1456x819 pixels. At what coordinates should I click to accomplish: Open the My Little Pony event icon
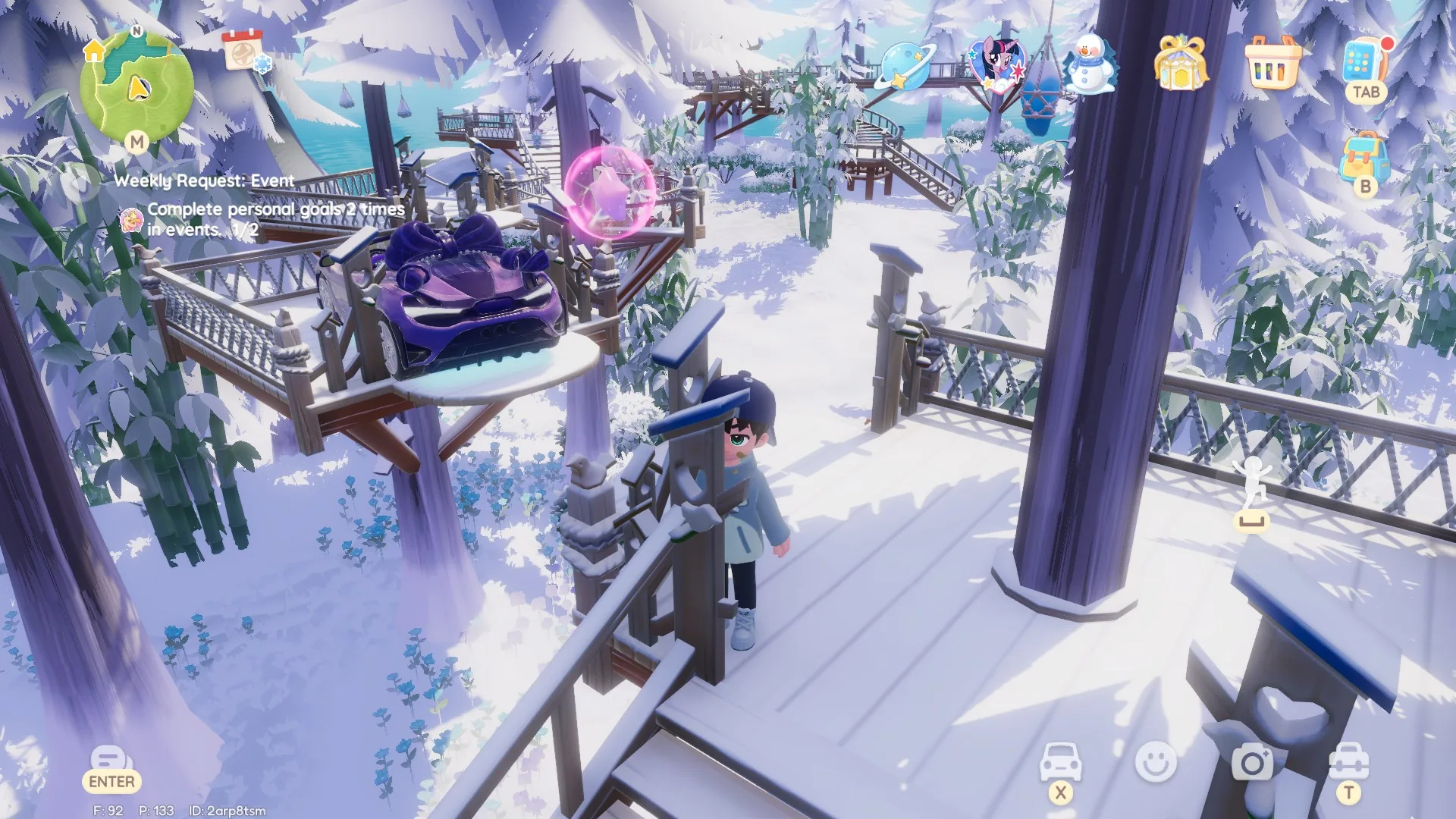click(996, 63)
